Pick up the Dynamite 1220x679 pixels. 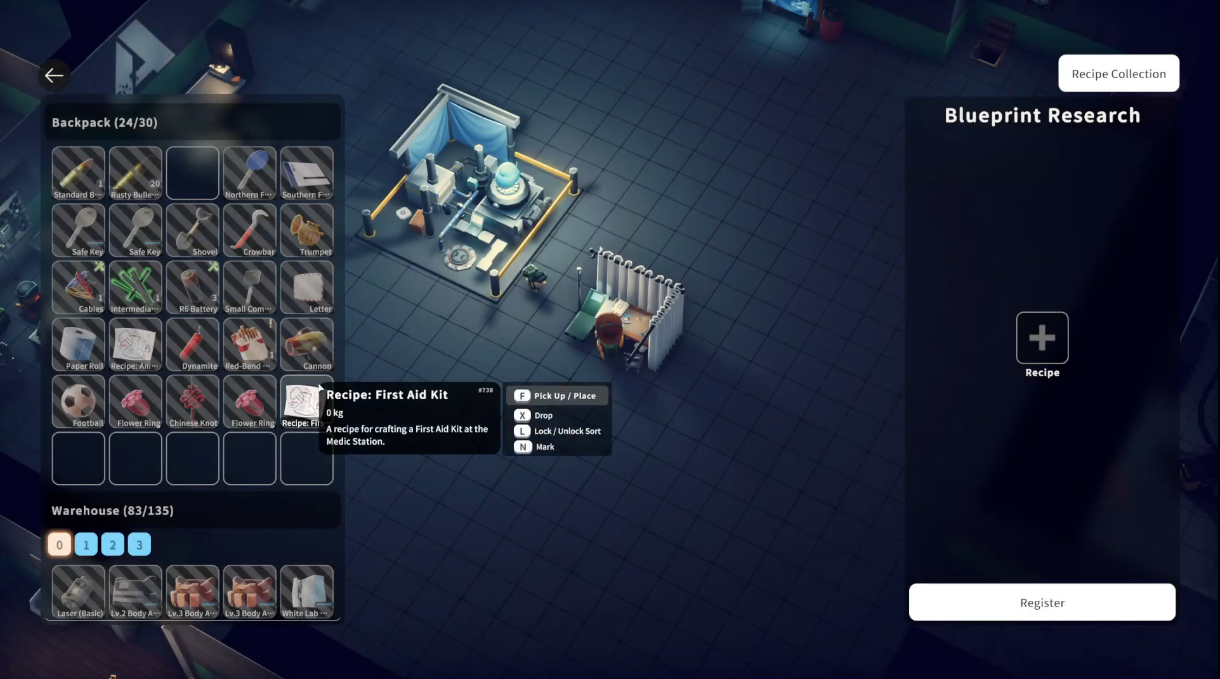(192, 344)
